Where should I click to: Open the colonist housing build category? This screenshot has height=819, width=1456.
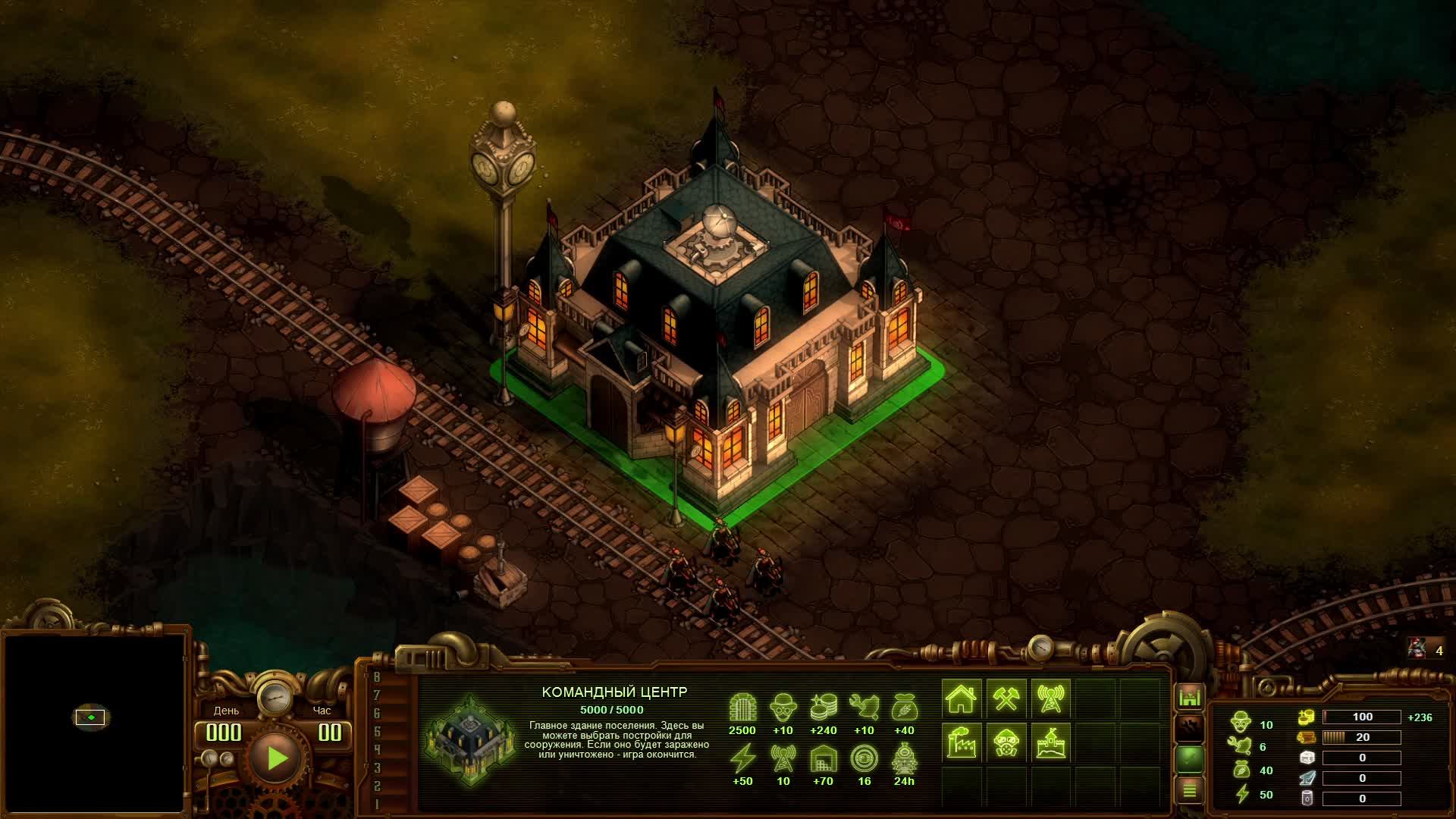click(961, 698)
